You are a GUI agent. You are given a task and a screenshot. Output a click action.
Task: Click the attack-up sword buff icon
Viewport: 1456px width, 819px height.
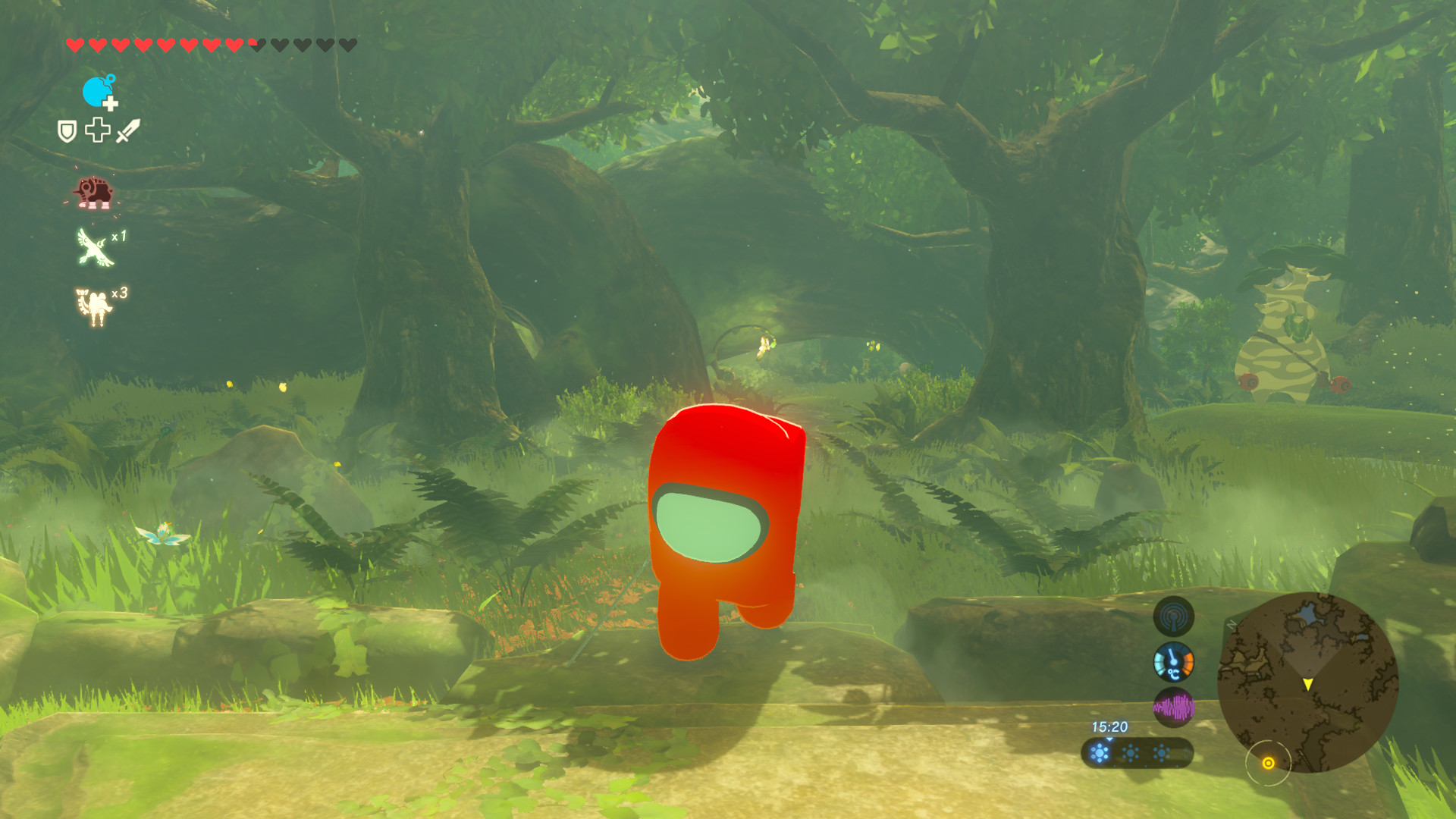(x=128, y=130)
